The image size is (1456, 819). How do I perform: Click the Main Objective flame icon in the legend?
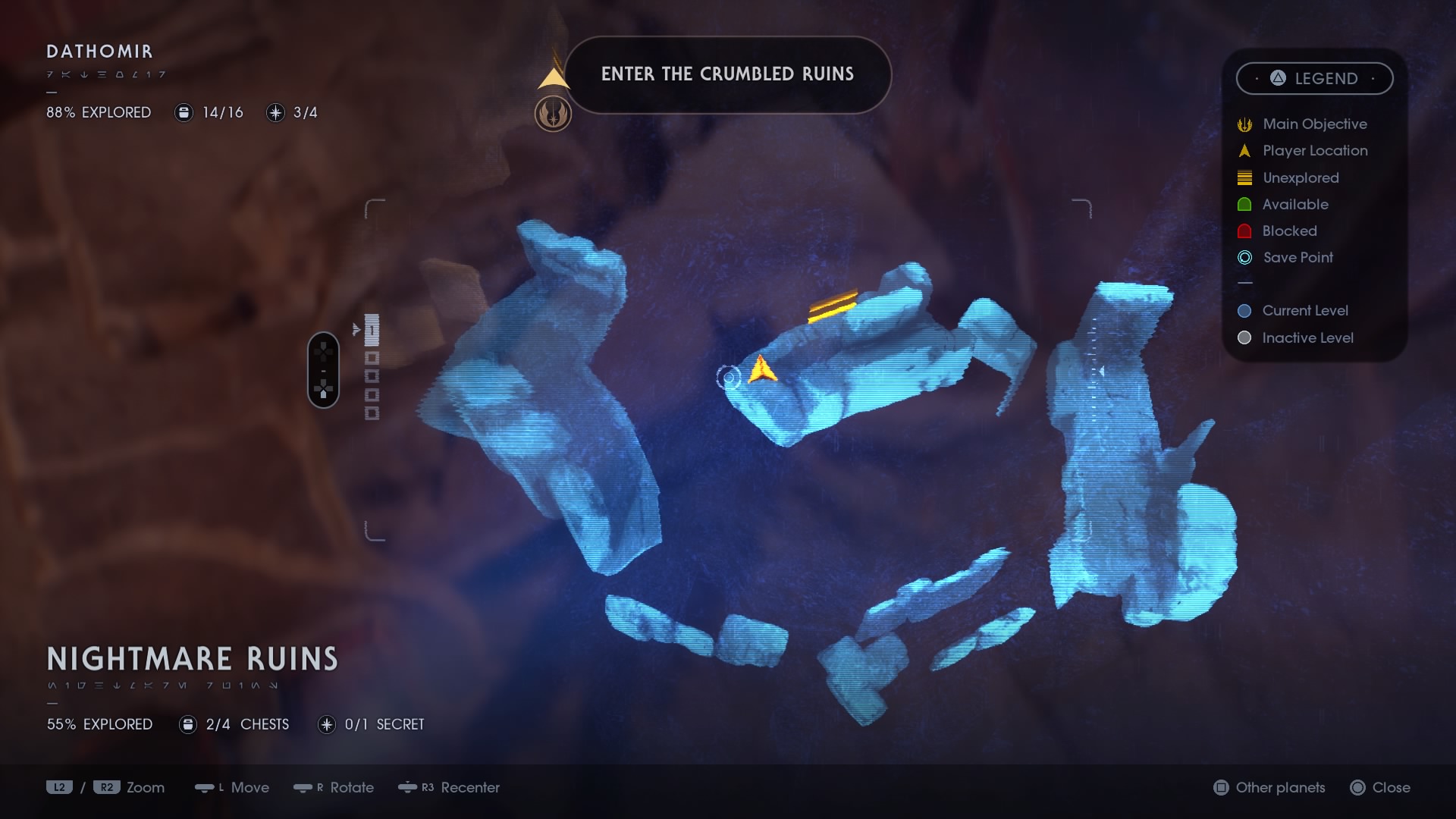click(1244, 124)
